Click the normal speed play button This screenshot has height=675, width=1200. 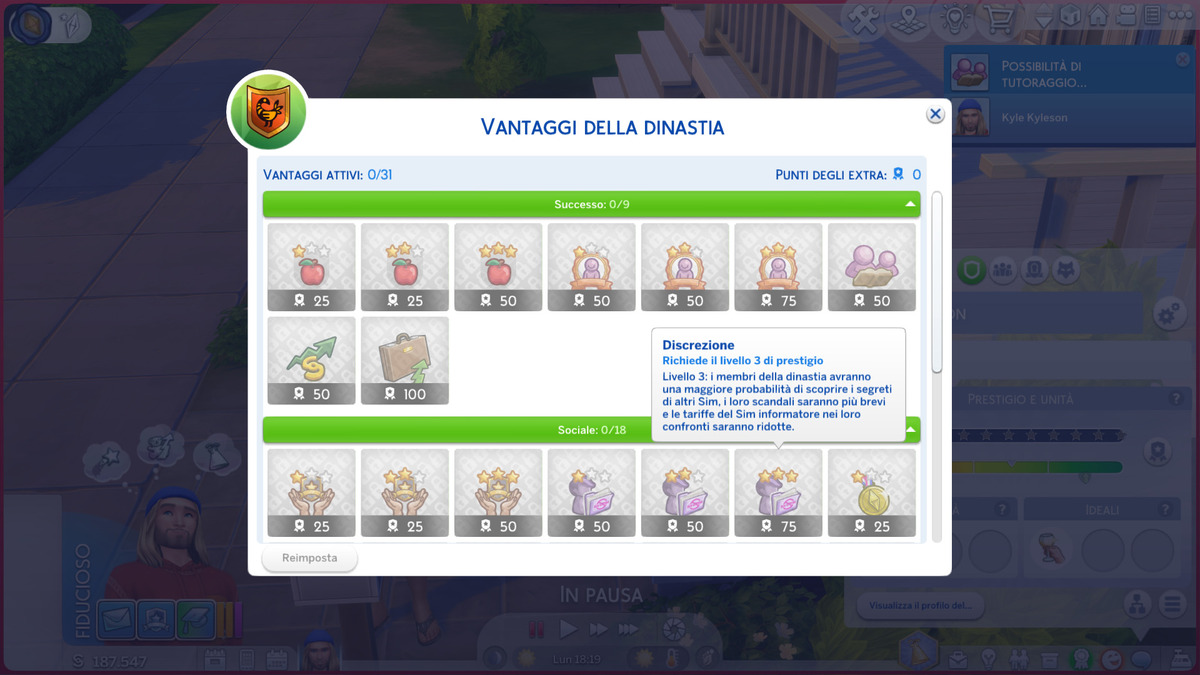[x=568, y=629]
